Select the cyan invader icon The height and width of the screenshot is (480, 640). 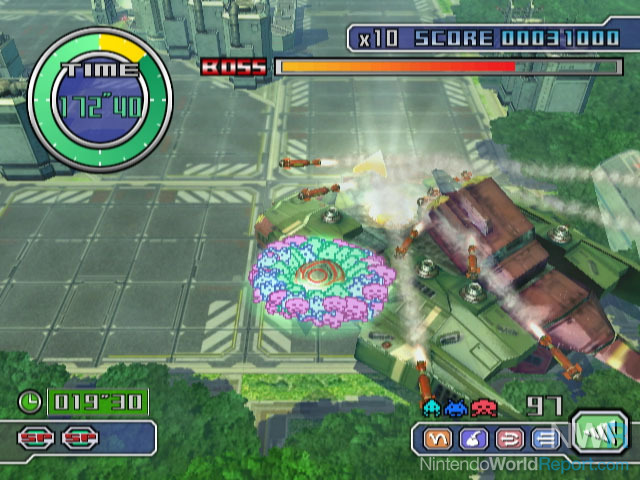(x=432, y=408)
